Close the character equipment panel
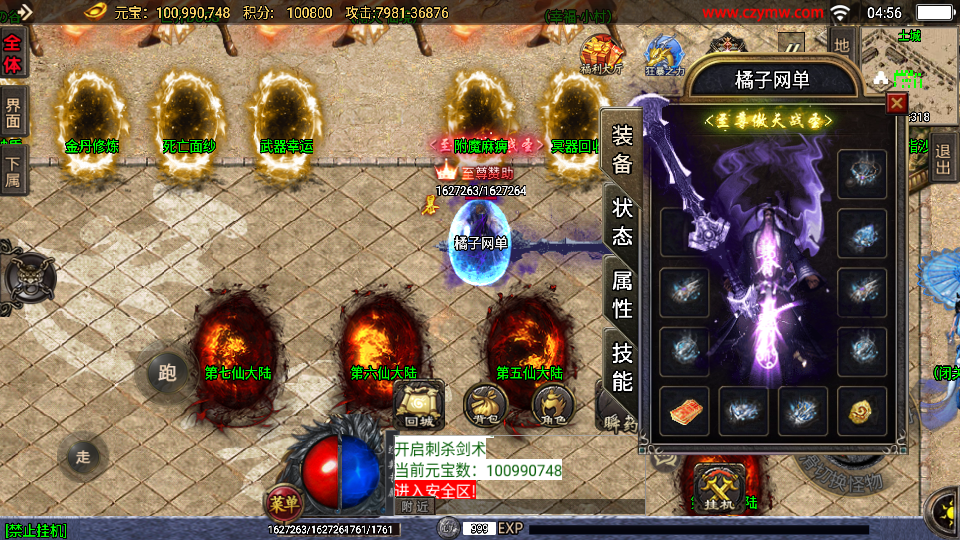 896,103
